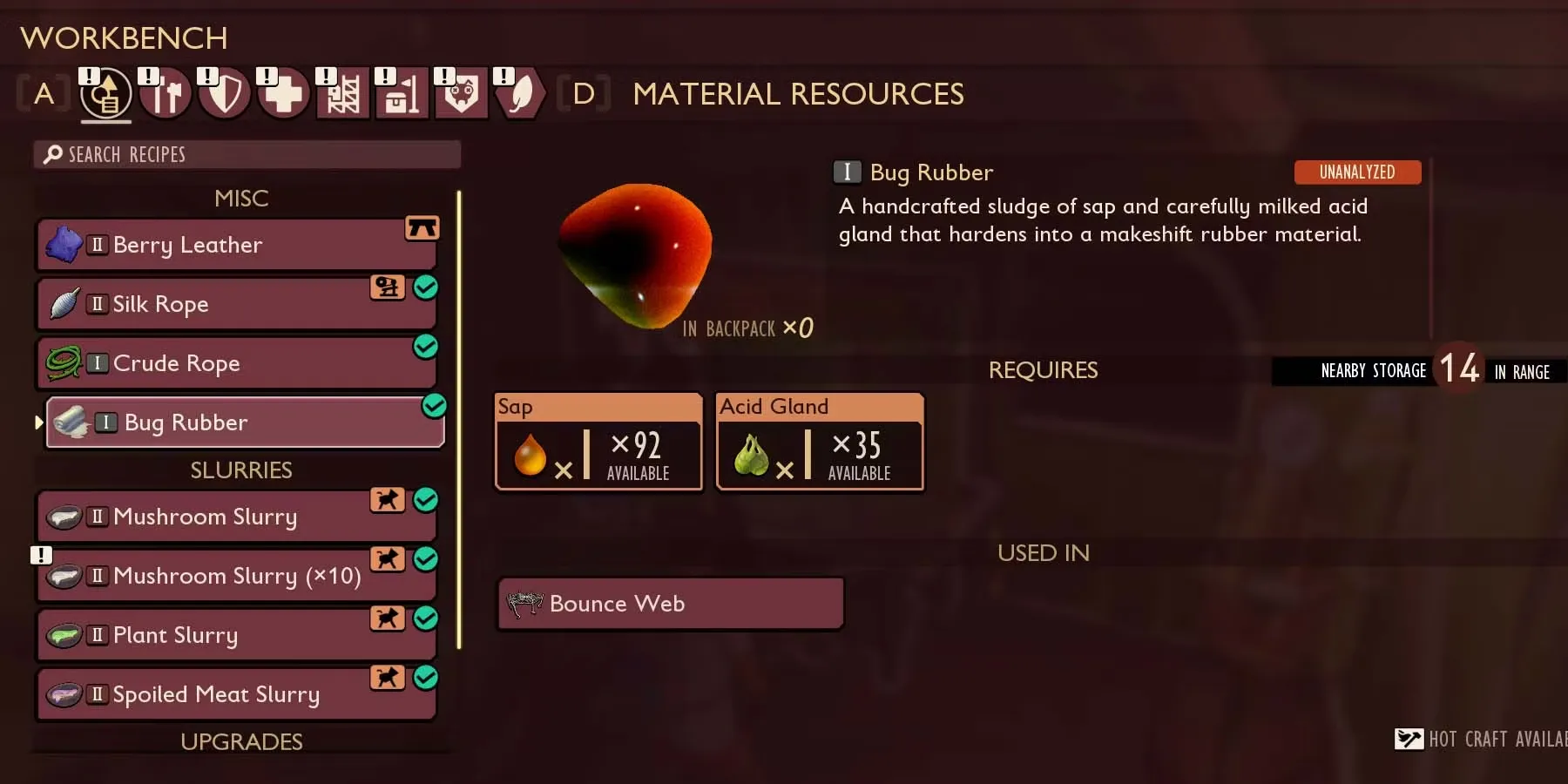
Task: Select the single Mushroom Slurry recipe
Action: point(235,517)
